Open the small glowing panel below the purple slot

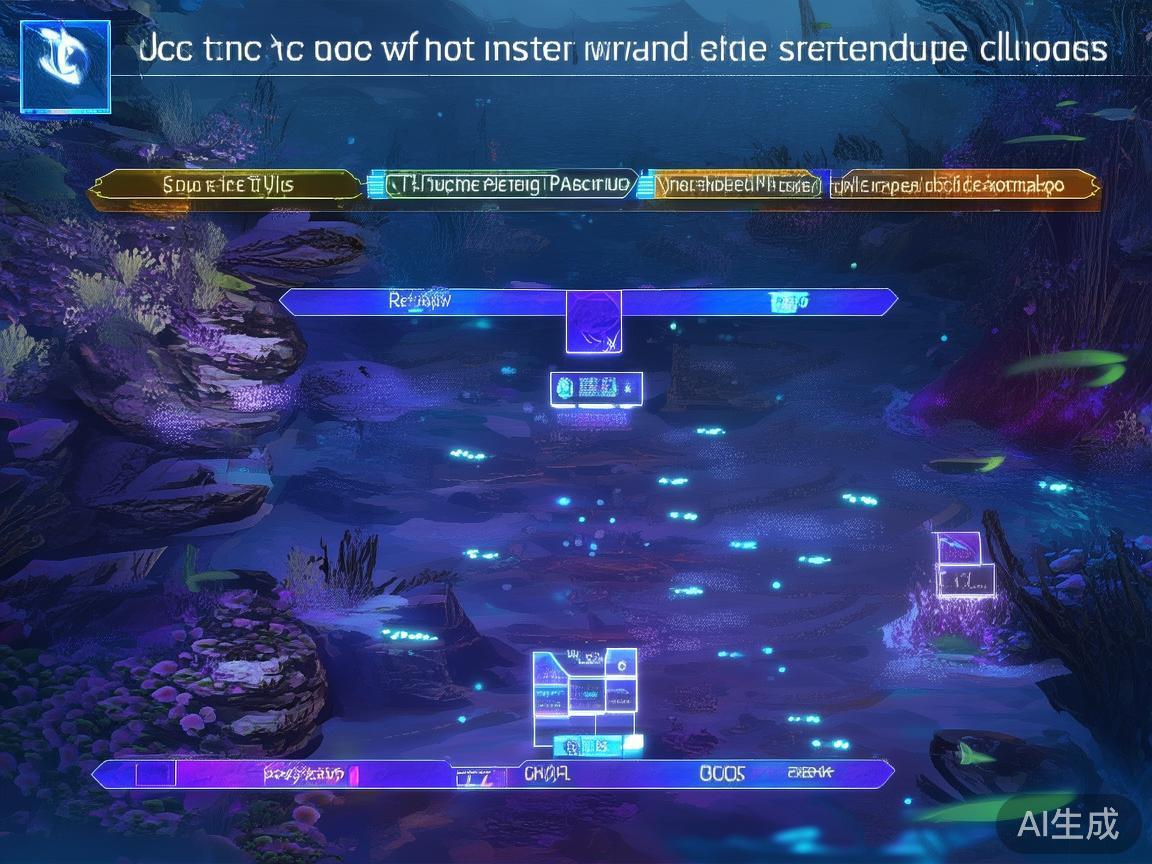(x=596, y=388)
